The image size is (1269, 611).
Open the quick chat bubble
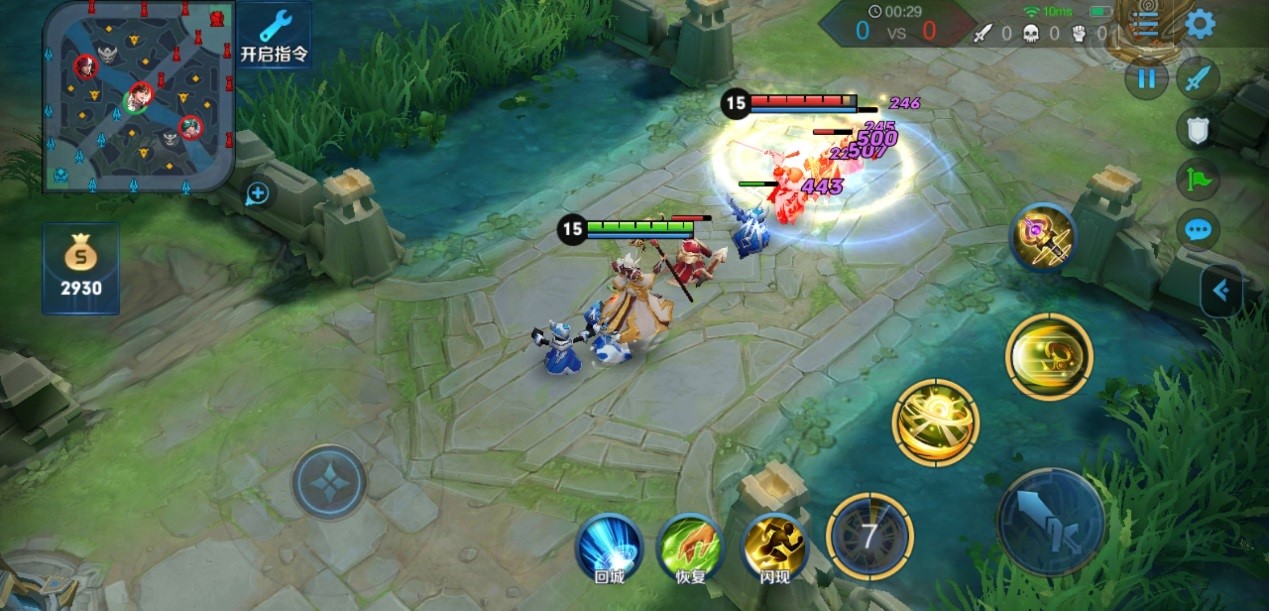tap(1197, 231)
